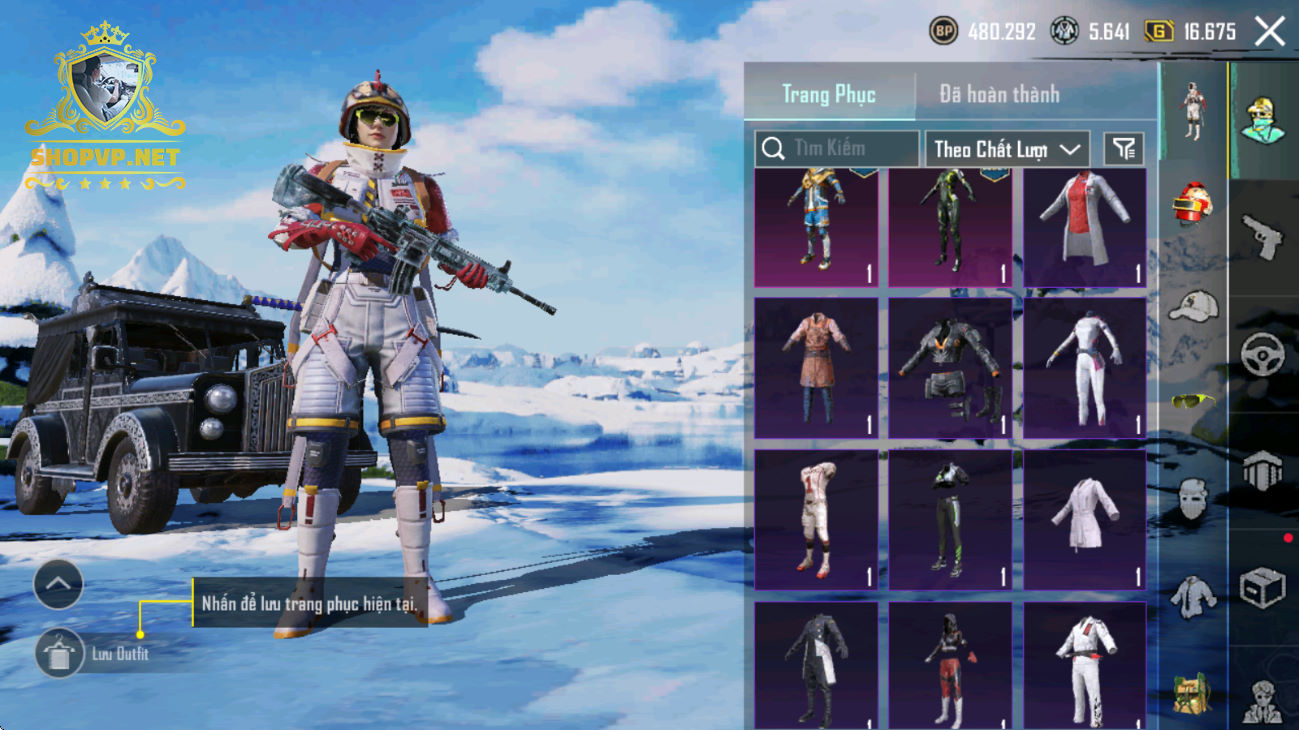Open the yellow glasses category
The width and height of the screenshot is (1299, 730).
pos(1192,401)
